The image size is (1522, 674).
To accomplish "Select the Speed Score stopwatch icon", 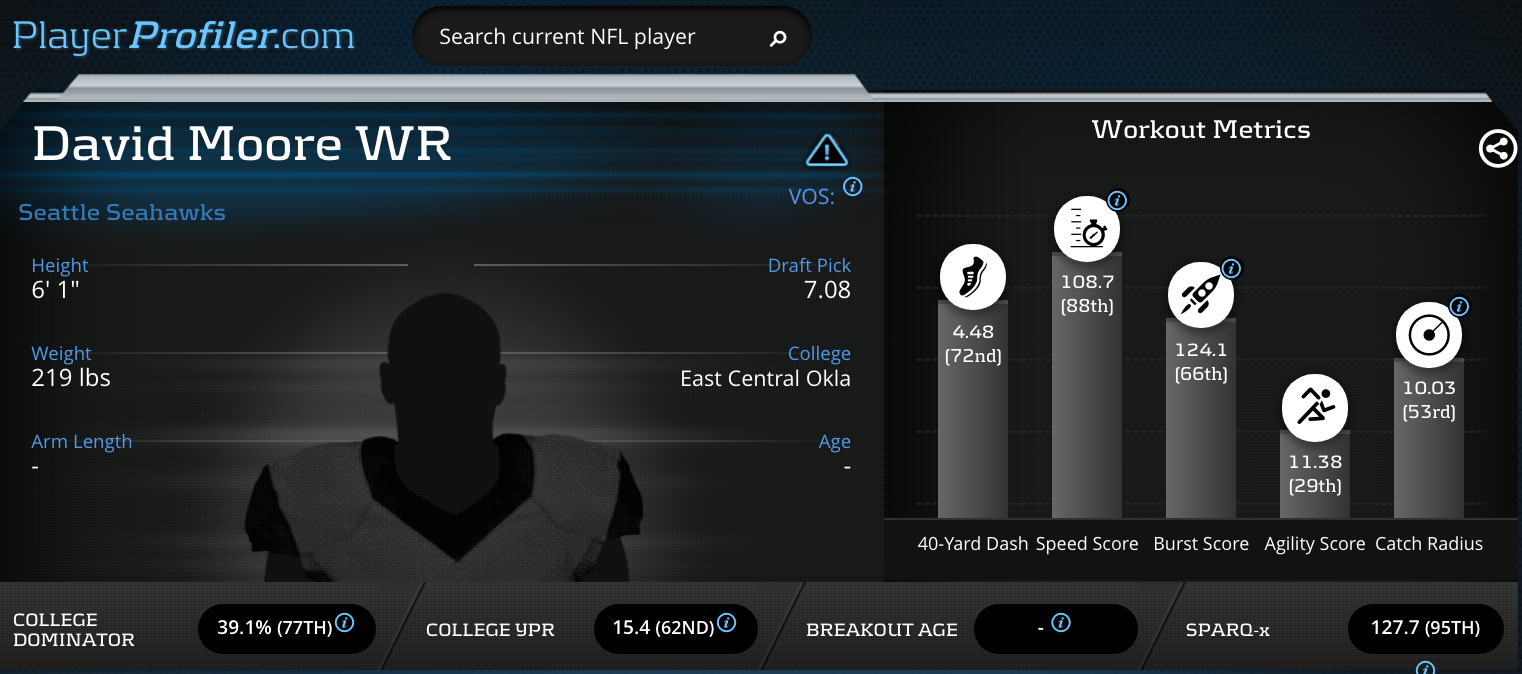I will [x=1087, y=229].
